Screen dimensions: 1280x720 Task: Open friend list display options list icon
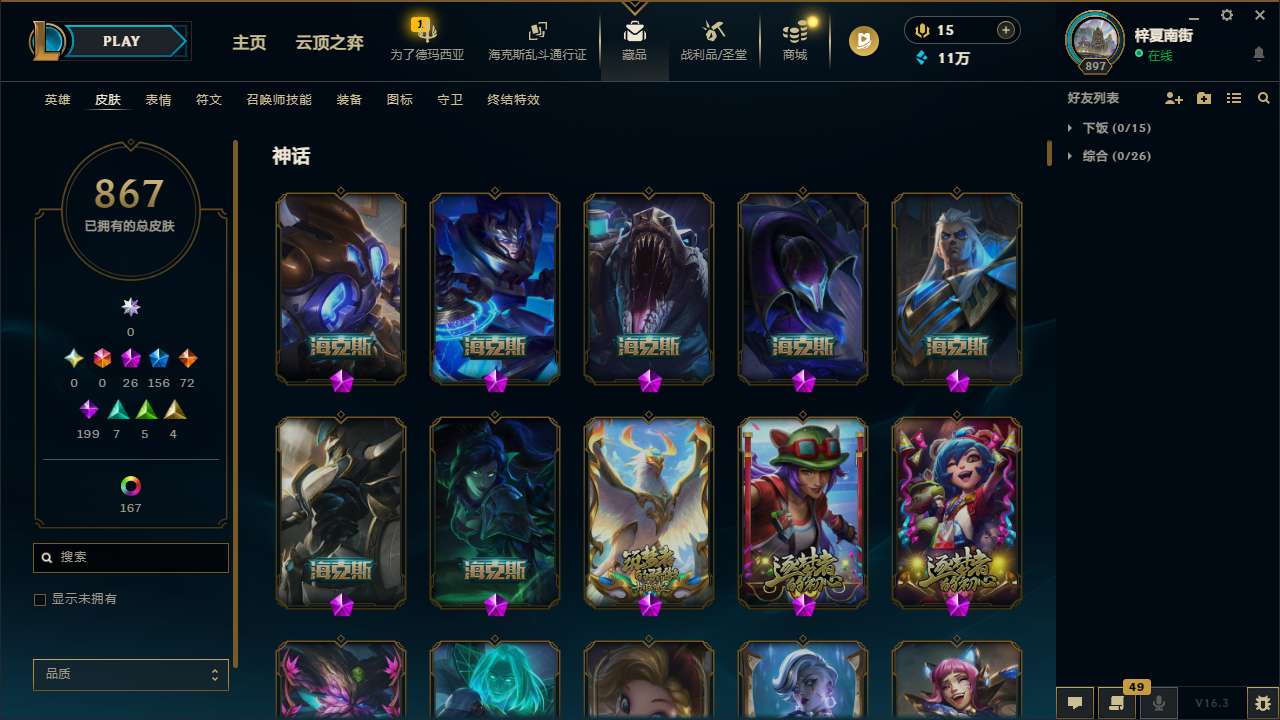tap(1233, 98)
